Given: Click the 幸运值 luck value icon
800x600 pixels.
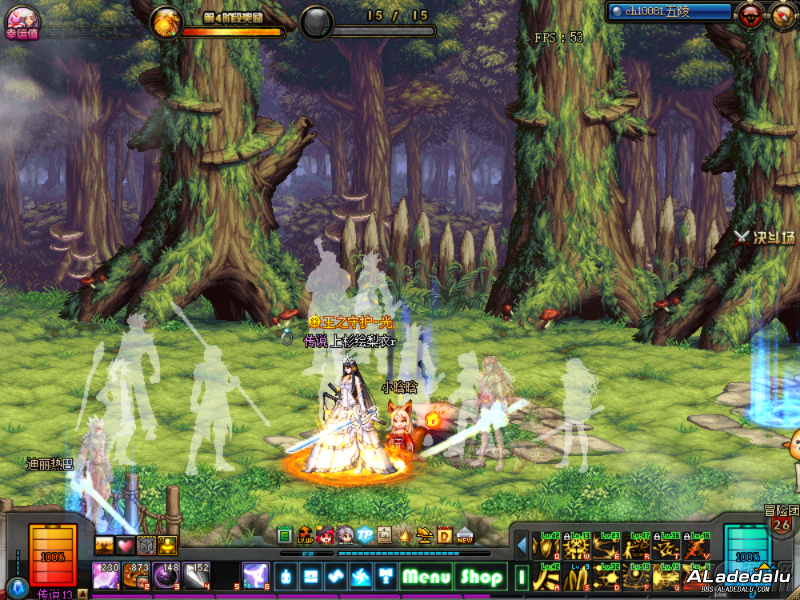Looking at the screenshot, I should (22, 20).
